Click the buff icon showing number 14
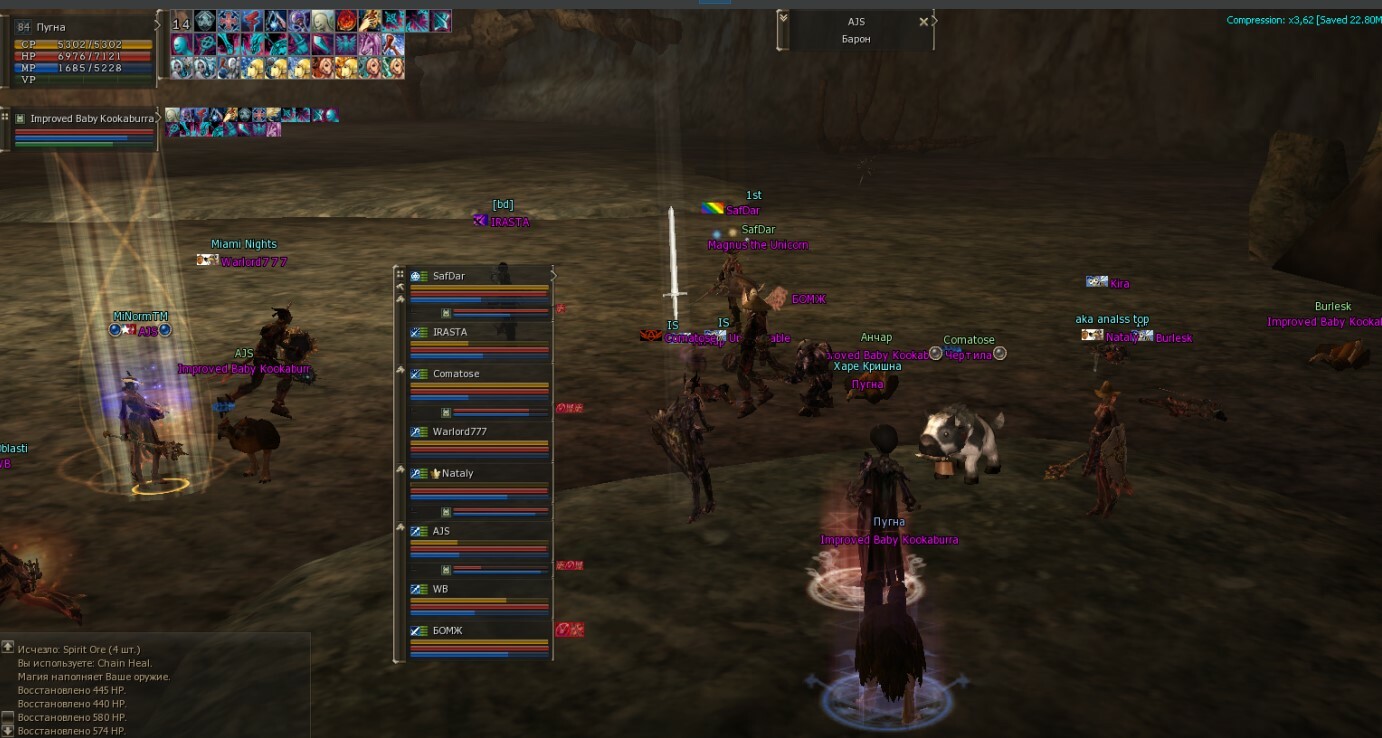Screen dimensions: 1382x738 [x=181, y=21]
